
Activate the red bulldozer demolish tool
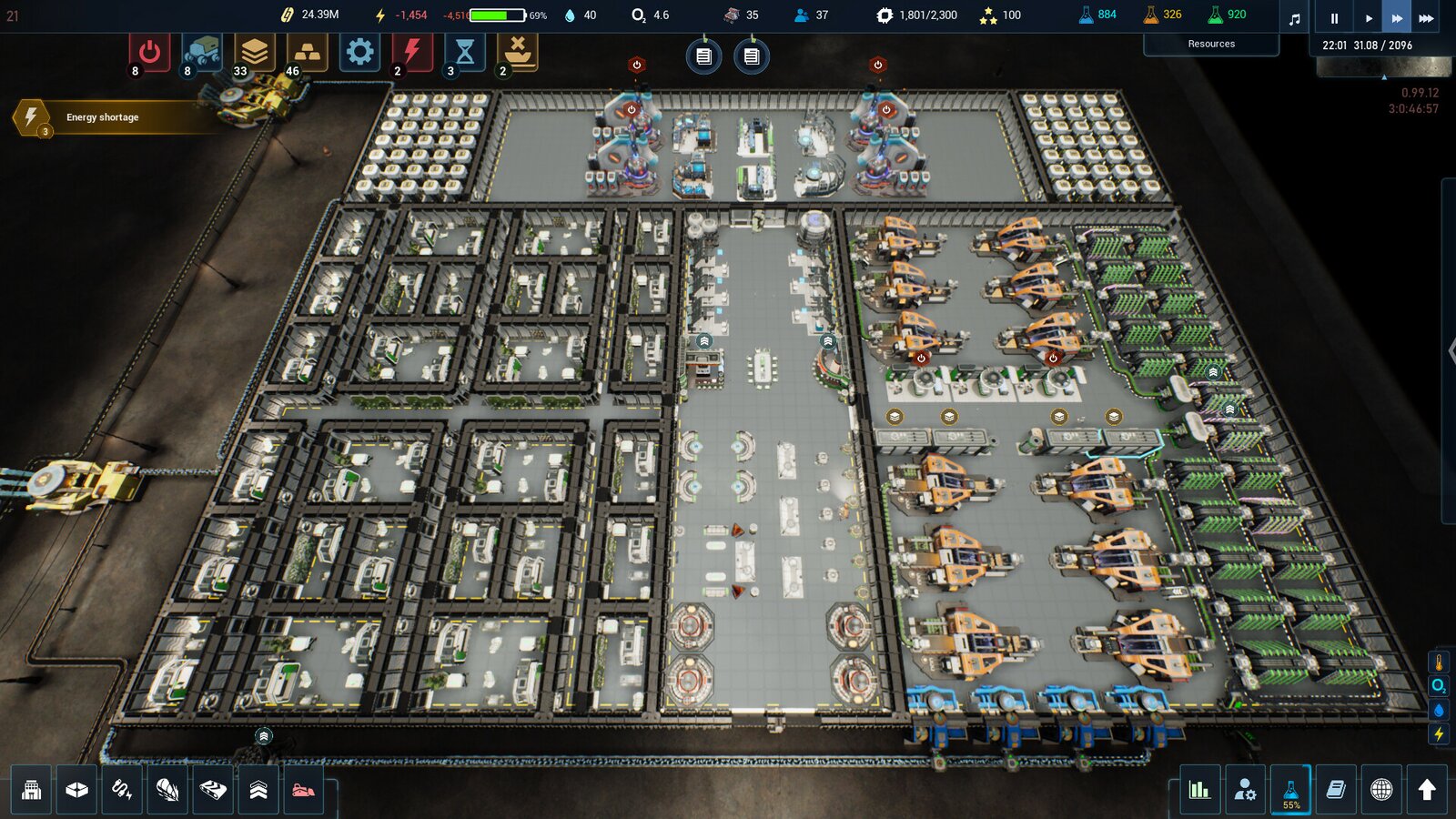click(303, 789)
